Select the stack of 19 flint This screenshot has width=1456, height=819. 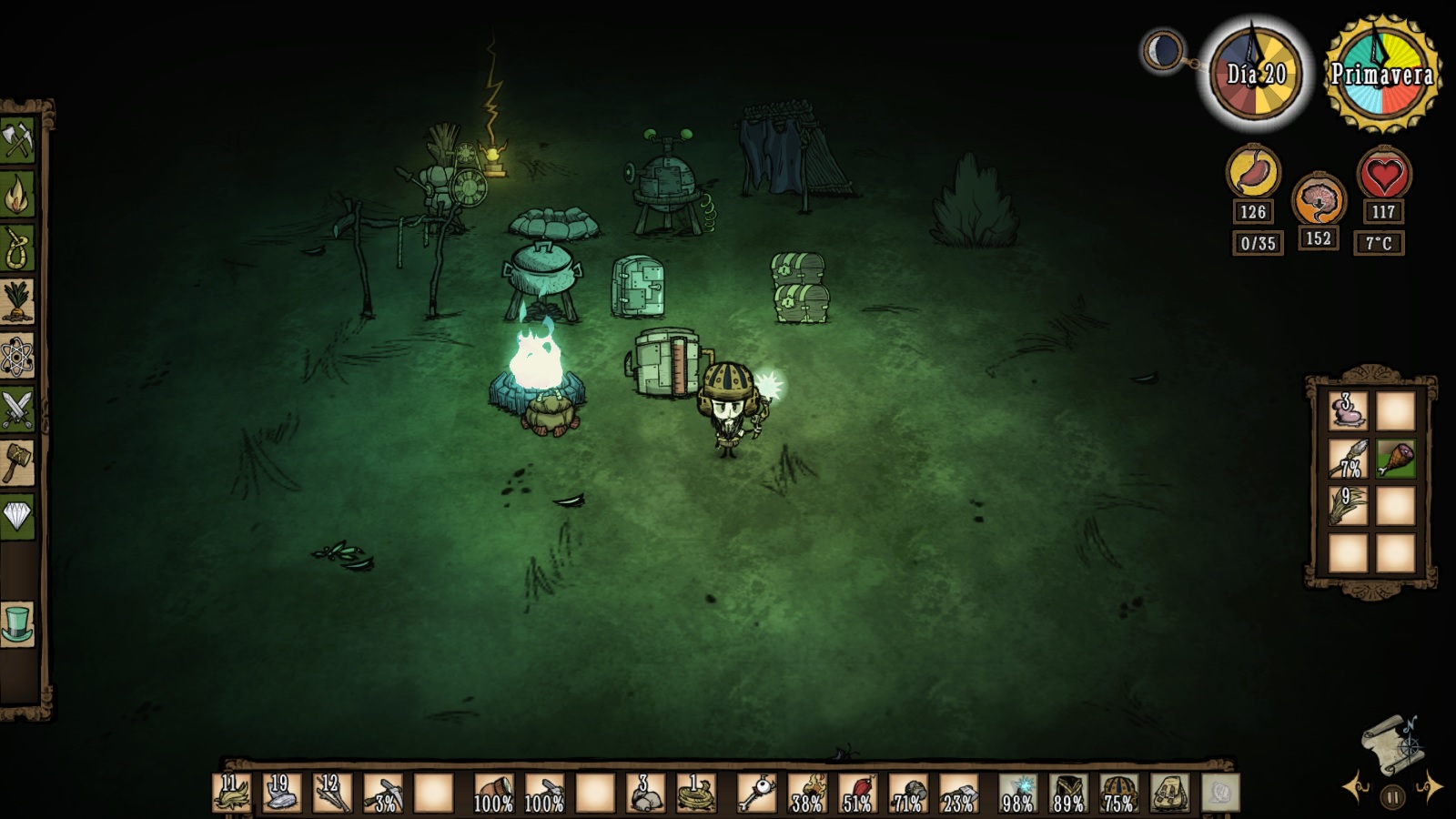(281, 794)
